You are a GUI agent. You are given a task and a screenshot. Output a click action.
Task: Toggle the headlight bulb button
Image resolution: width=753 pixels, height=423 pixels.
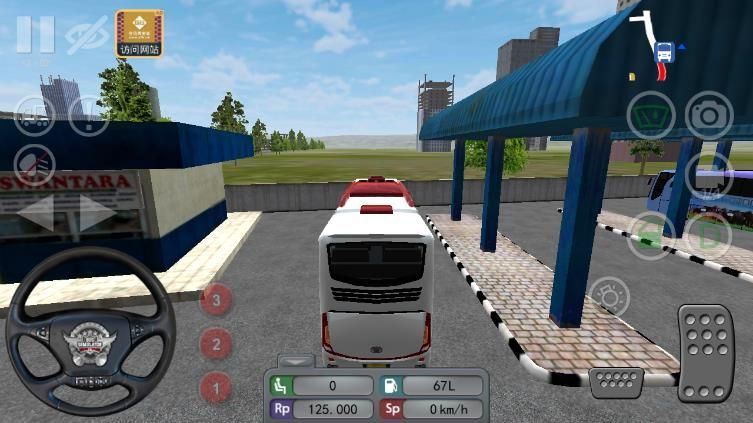[x=609, y=298]
